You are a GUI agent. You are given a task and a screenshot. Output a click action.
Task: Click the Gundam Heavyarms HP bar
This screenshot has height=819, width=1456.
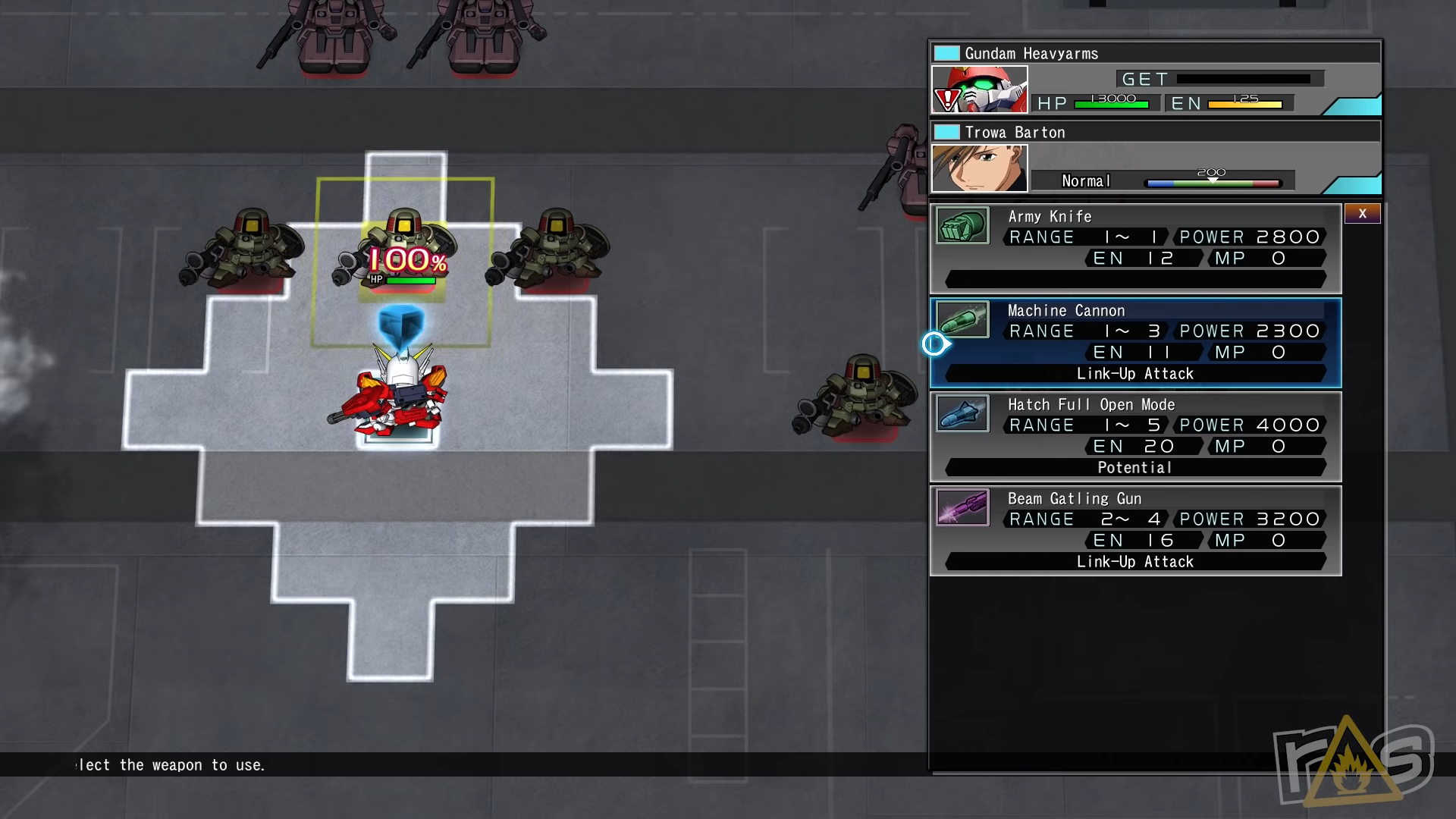1112,104
